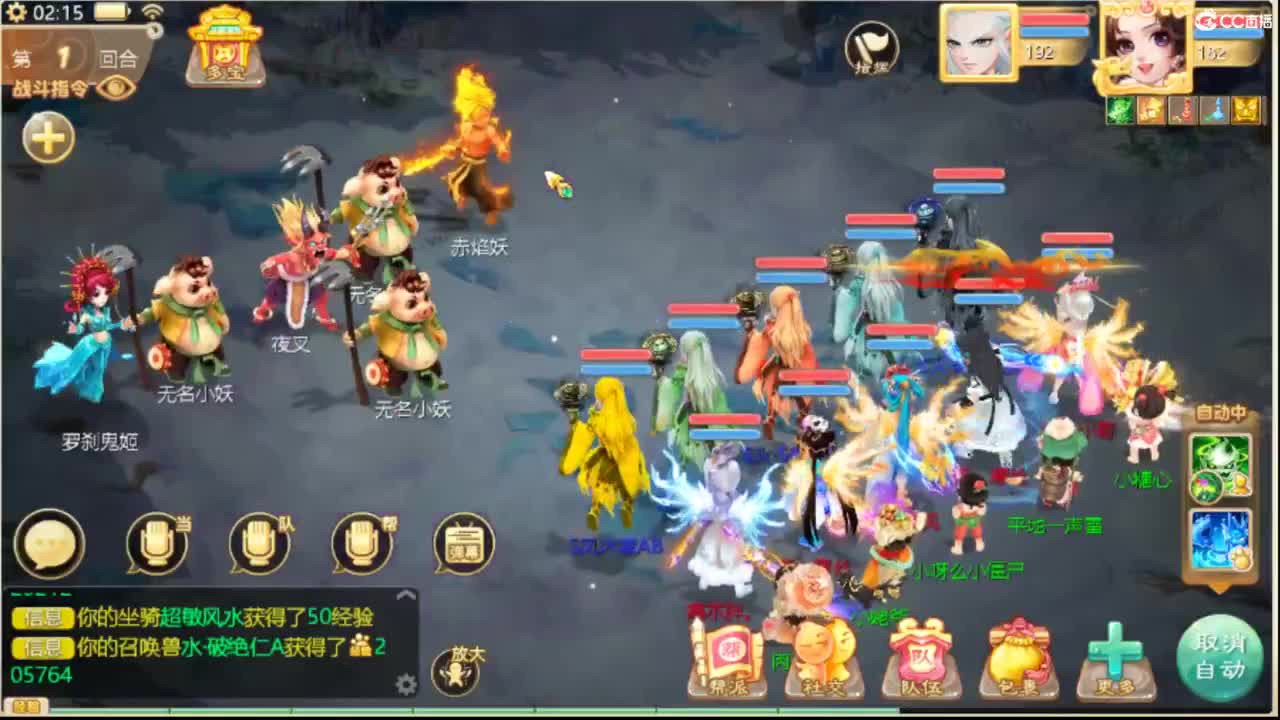Viewport: 1280px width, 720px height.
Task: Open the 弹幕 danmaku panel
Action: pyautogui.click(x=463, y=543)
